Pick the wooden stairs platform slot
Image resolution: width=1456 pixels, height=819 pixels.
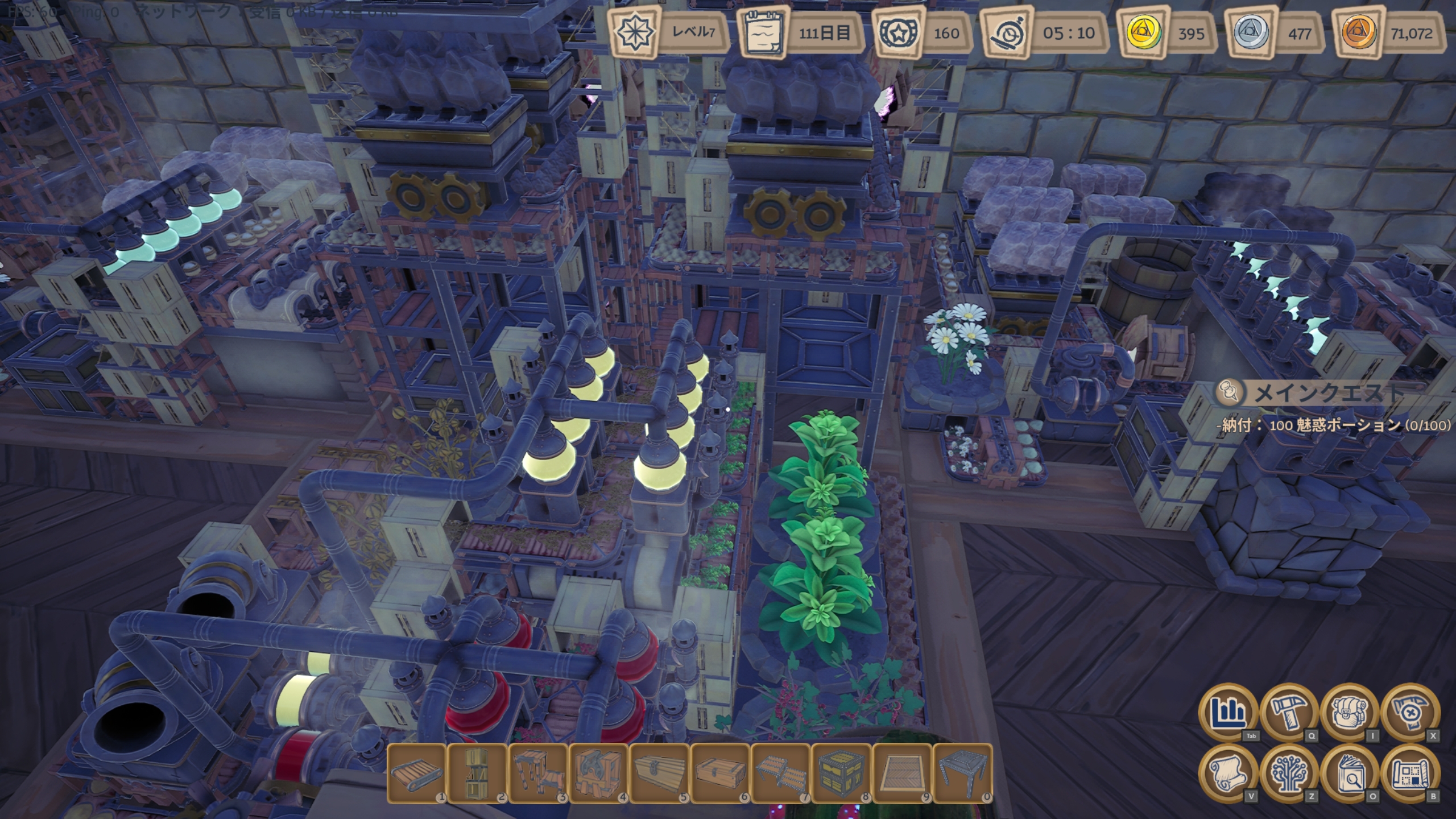538,773
